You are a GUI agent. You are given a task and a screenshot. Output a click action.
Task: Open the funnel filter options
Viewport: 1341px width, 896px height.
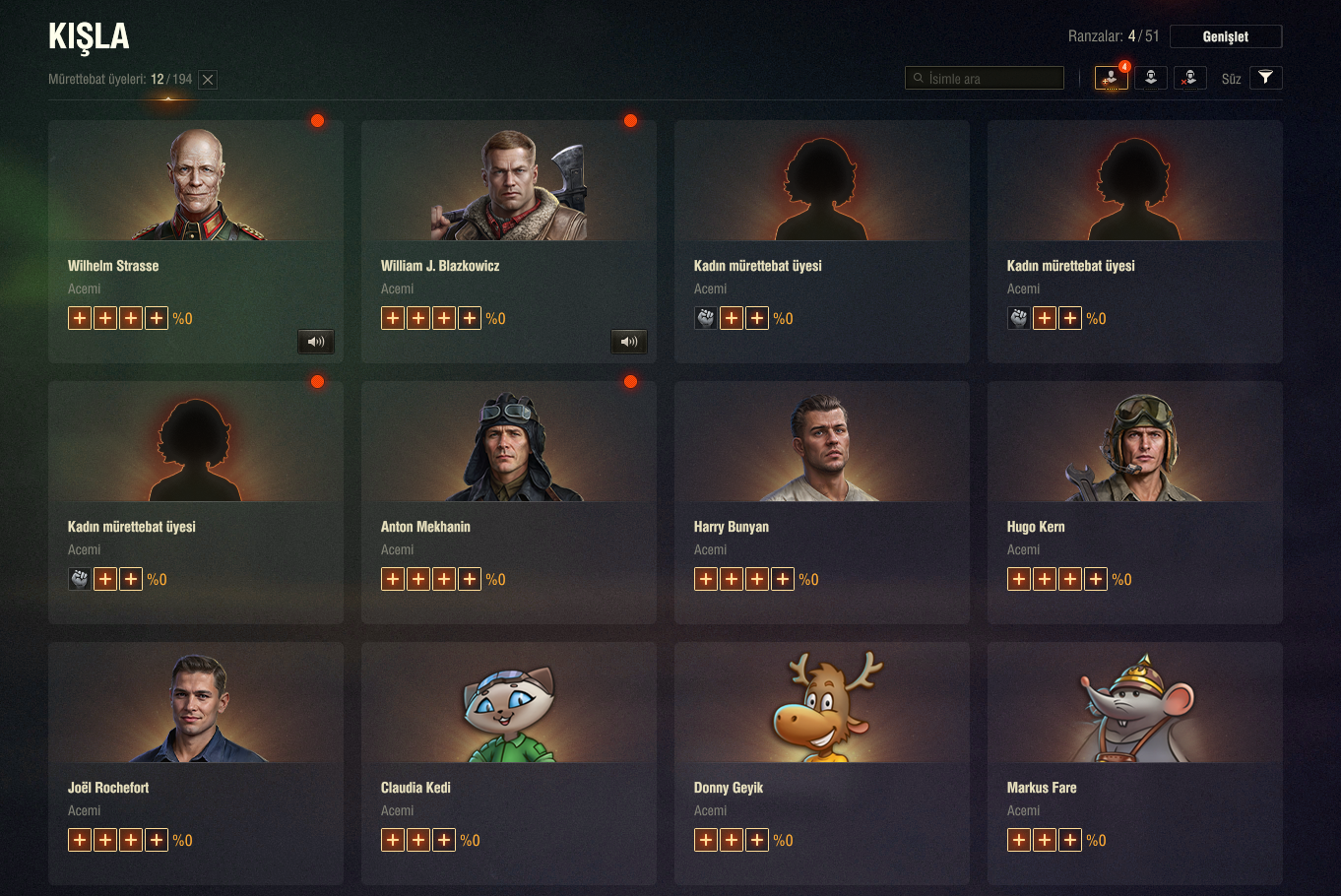[1265, 78]
